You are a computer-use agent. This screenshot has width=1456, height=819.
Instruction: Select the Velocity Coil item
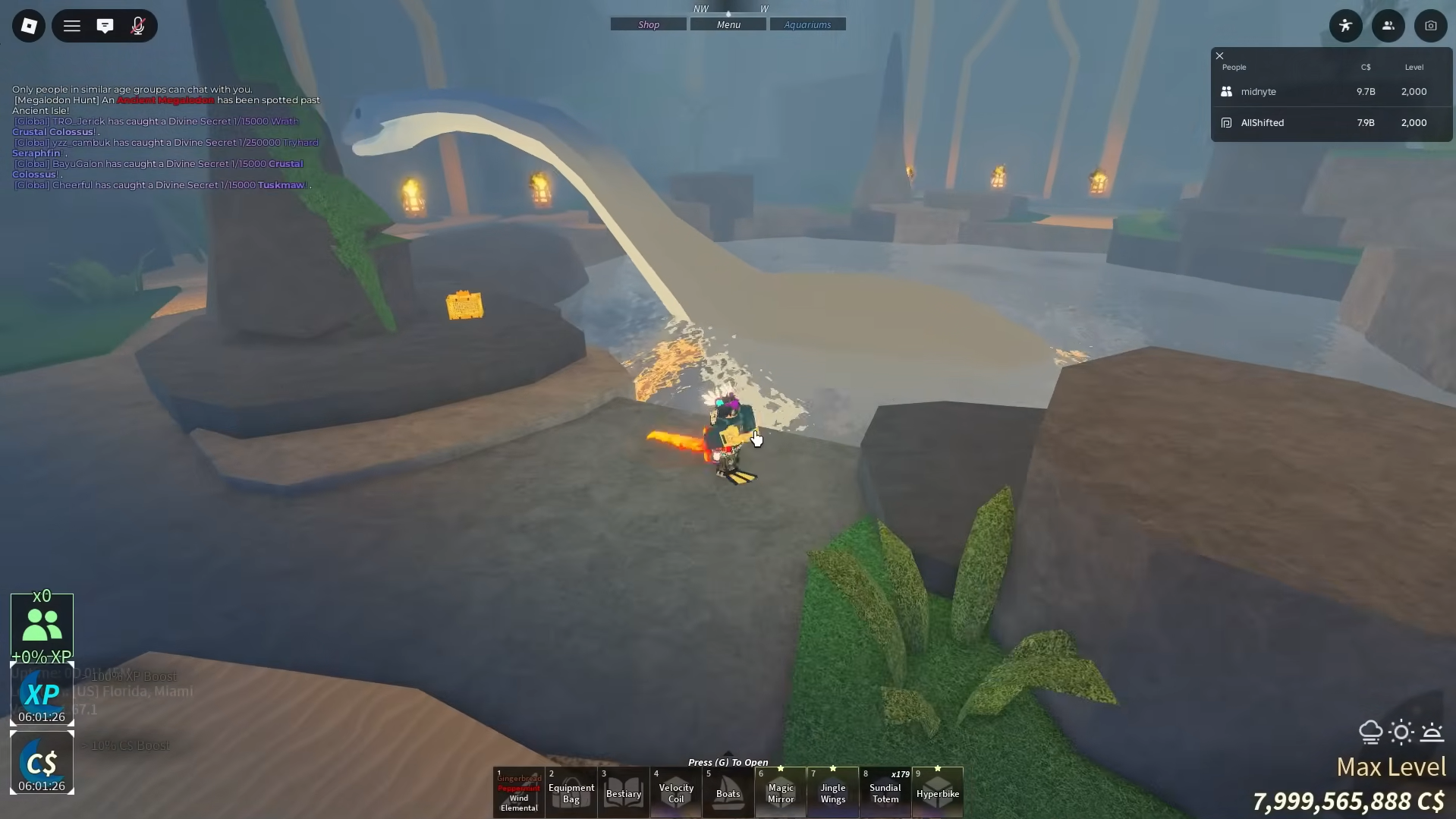(675, 792)
